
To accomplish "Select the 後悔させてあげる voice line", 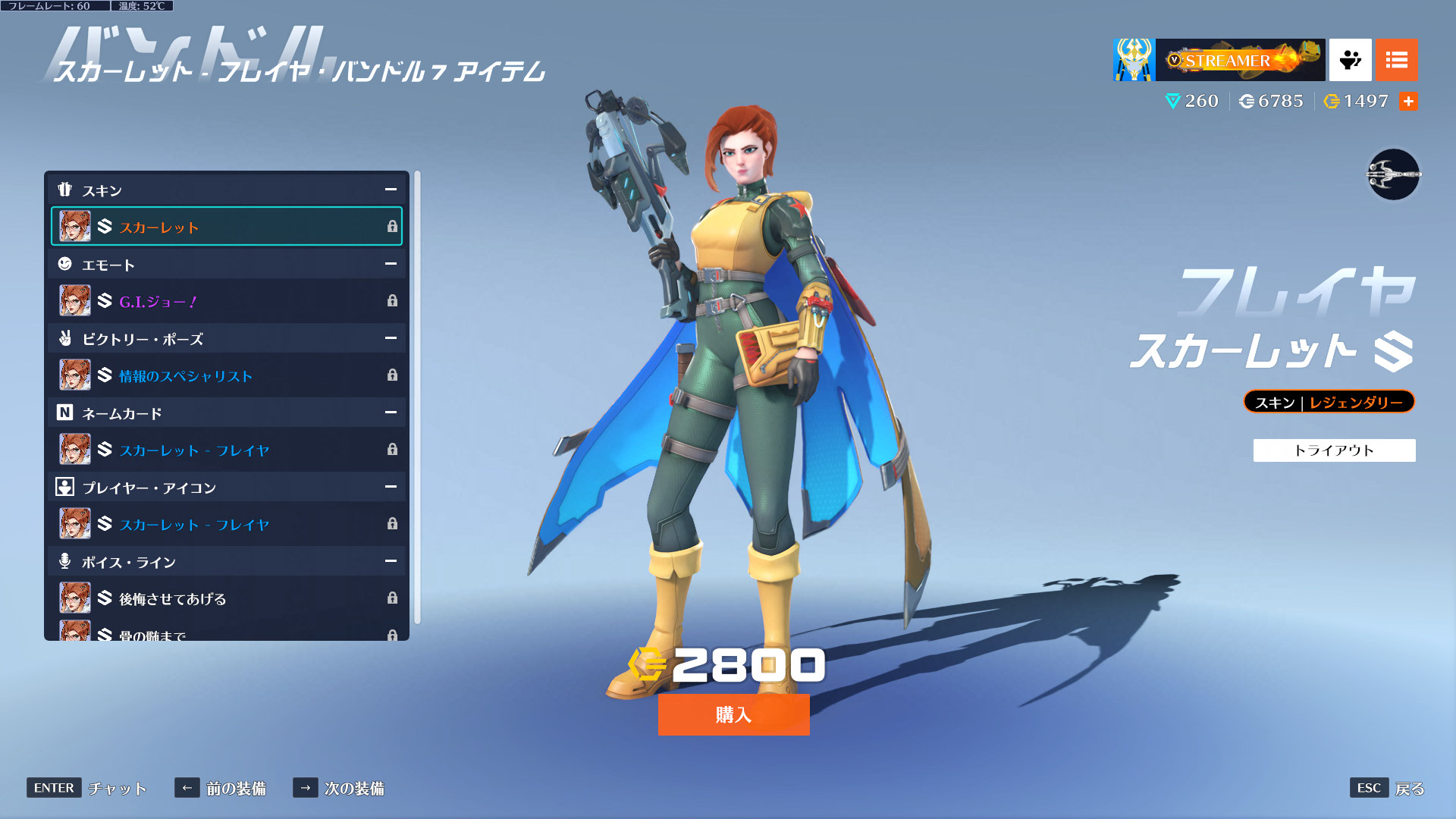I will (x=226, y=598).
